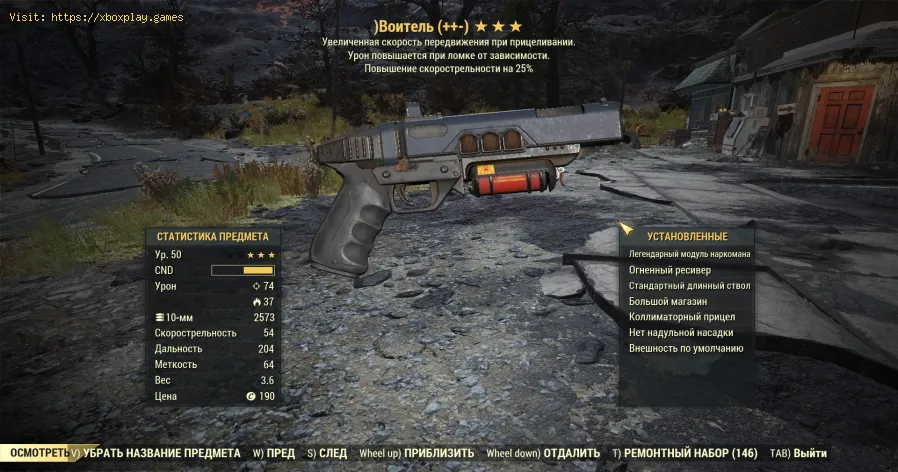Click the УБРАТЬ НАЗВАНИЕ ПРЕДМЕТА button
Screen dimensions: 898x472
160,453
